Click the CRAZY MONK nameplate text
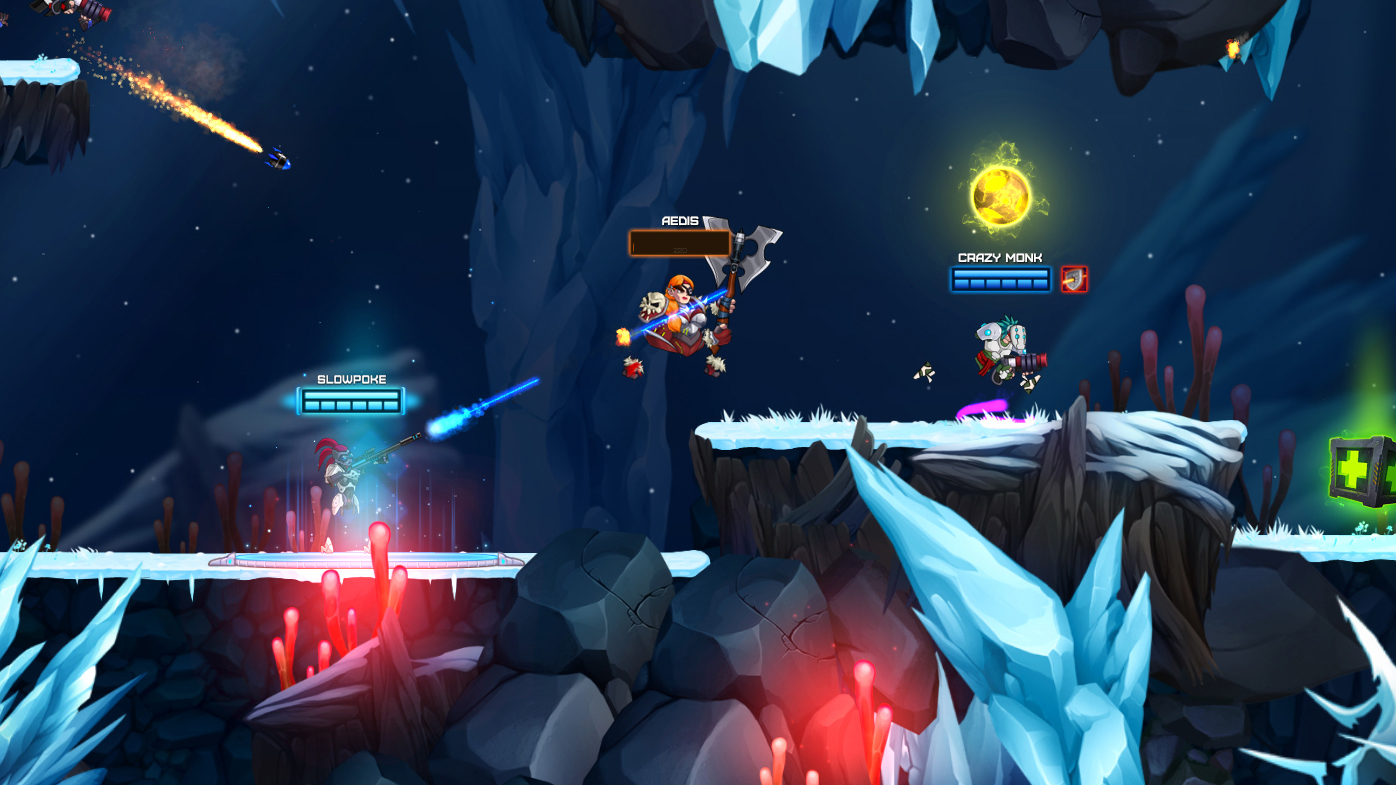This screenshot has width=1396, height=785. point(999,256)
